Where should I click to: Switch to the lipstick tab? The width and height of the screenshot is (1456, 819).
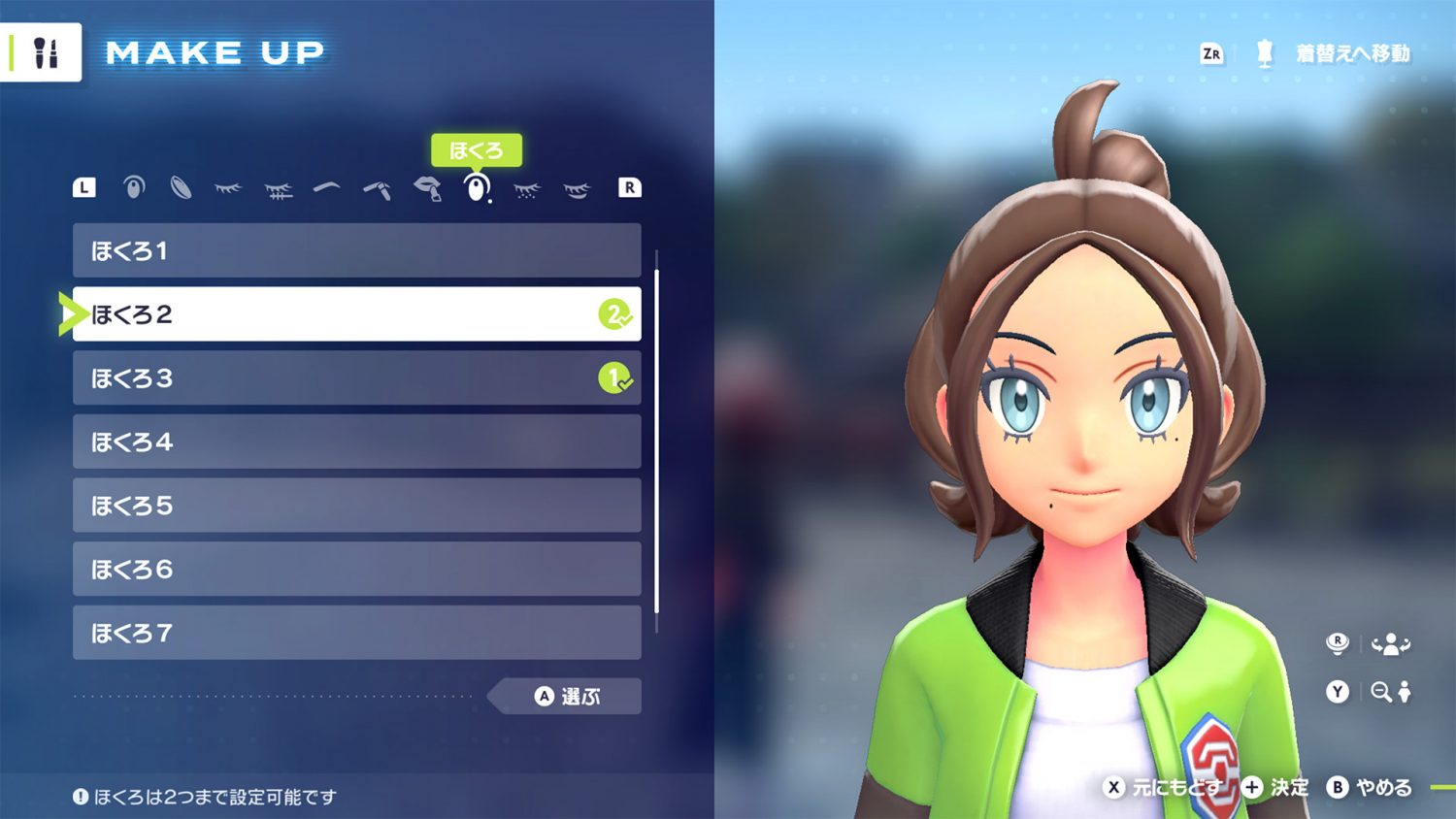pyautogui.click(x=427, y=188)
